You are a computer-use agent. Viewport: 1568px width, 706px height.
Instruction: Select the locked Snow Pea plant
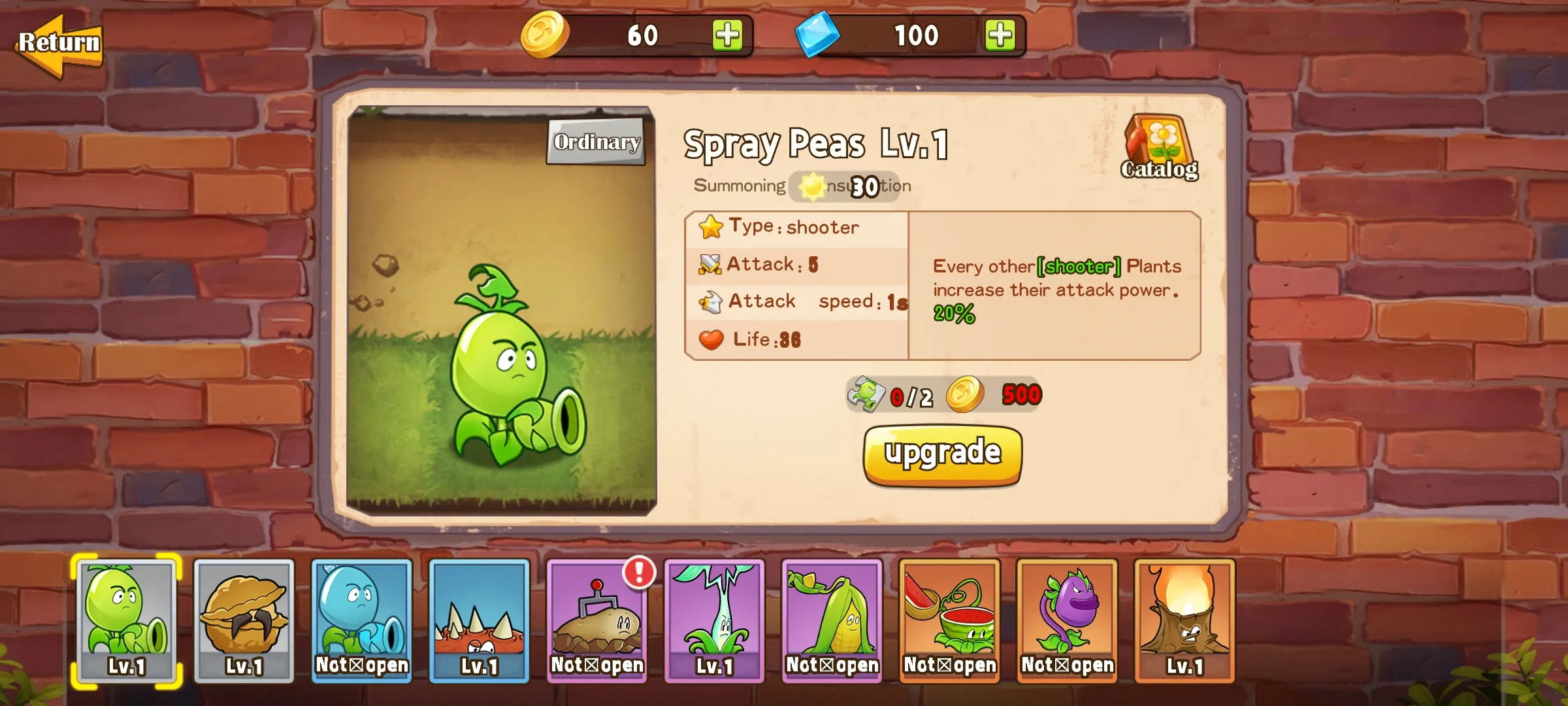361,621
